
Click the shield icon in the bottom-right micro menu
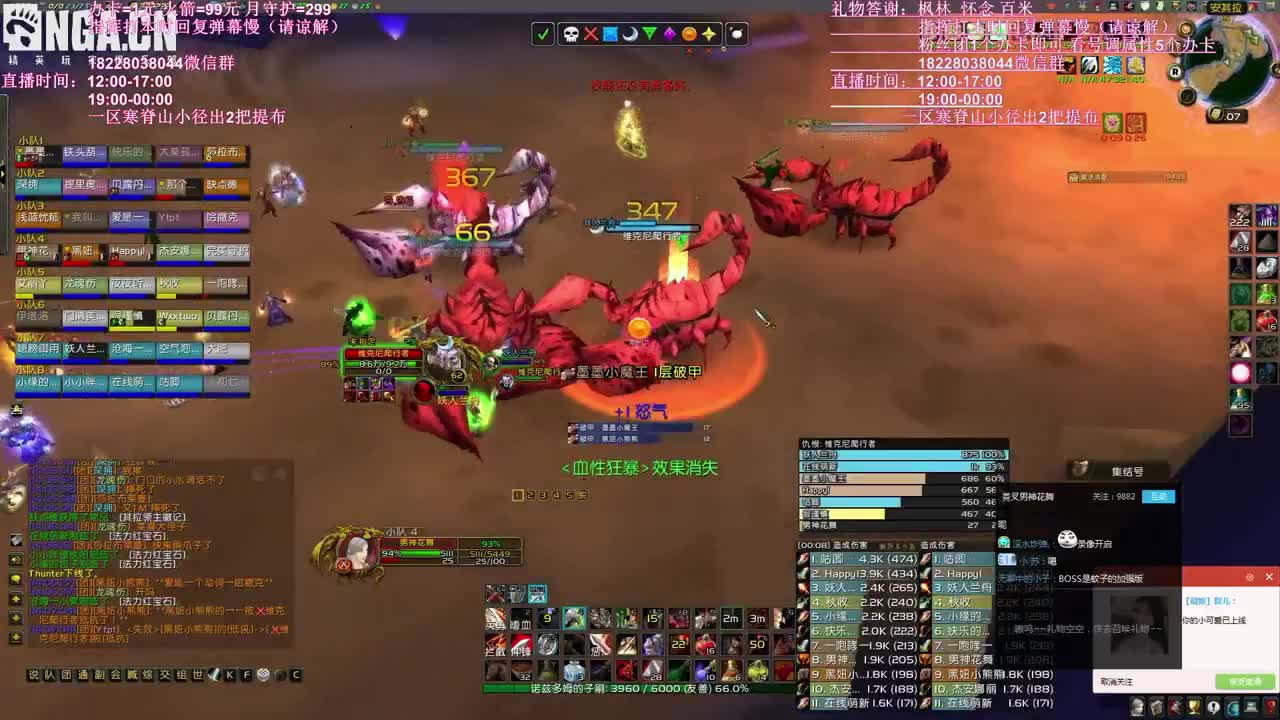[1158, 706]
